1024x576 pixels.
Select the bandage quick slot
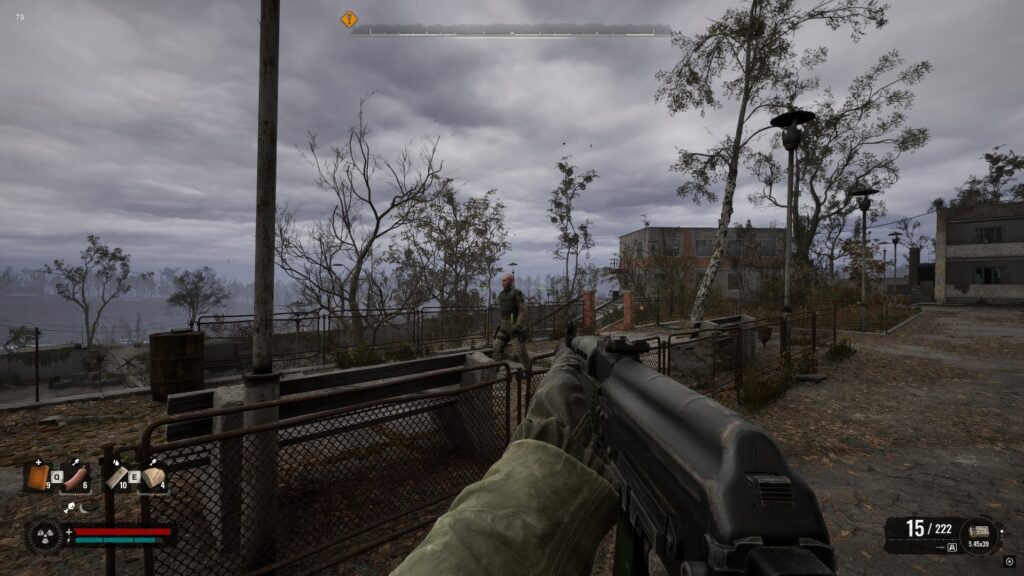pyautogui.click(x=117, y=478)
